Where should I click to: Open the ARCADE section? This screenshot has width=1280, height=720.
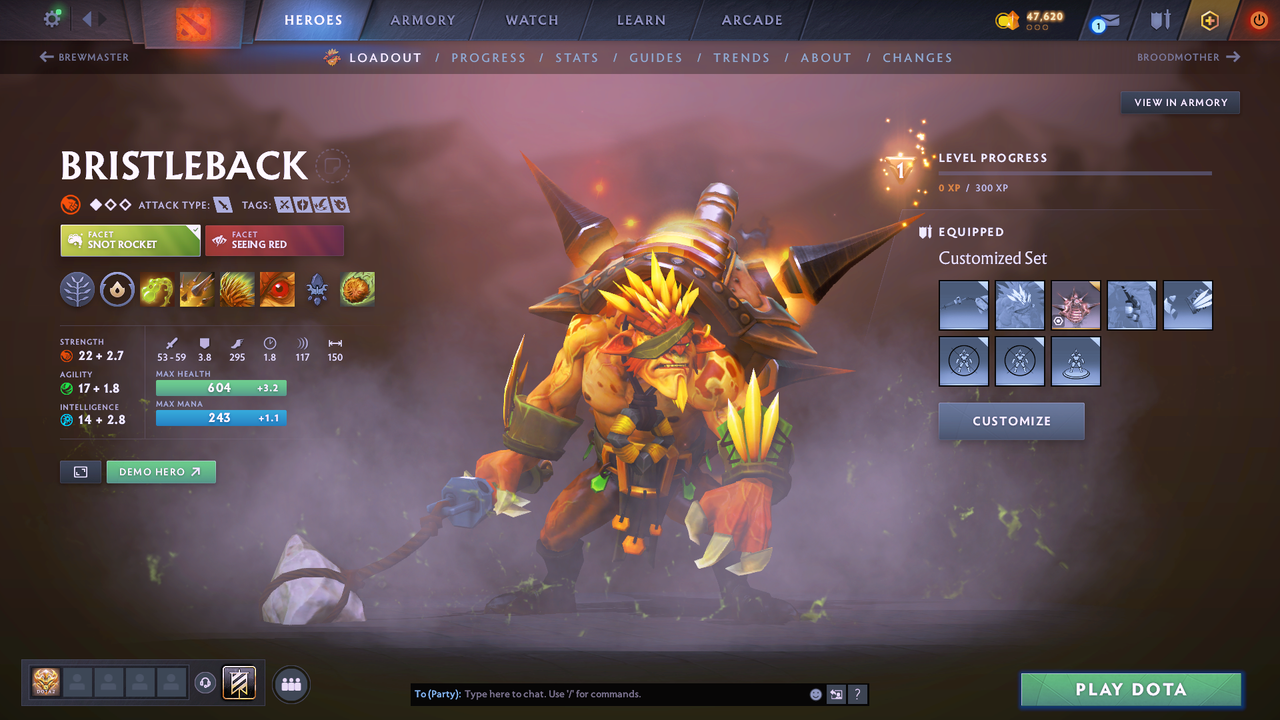point(751,20)
